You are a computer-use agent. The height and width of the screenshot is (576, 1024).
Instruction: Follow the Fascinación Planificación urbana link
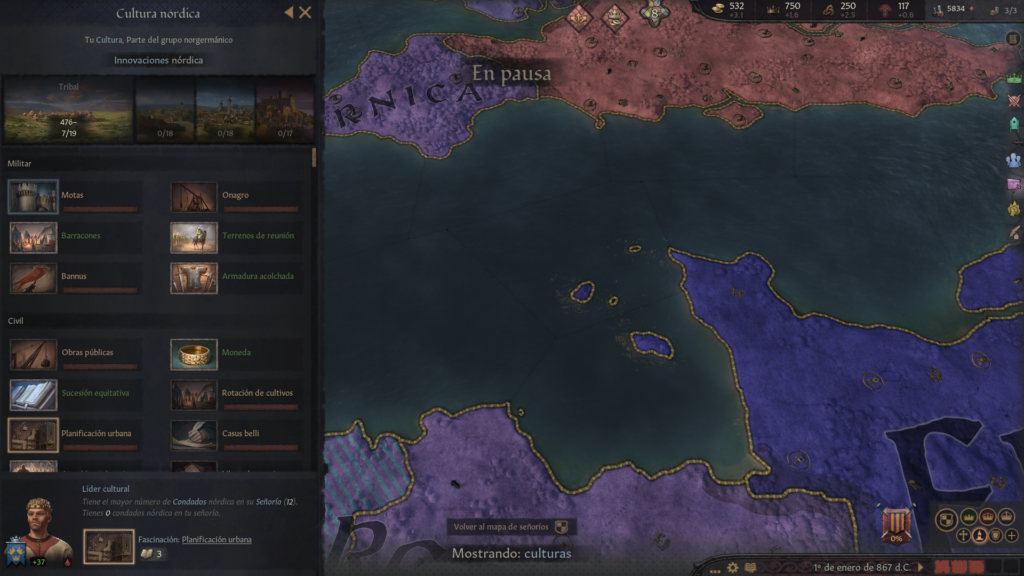point(216,540)
